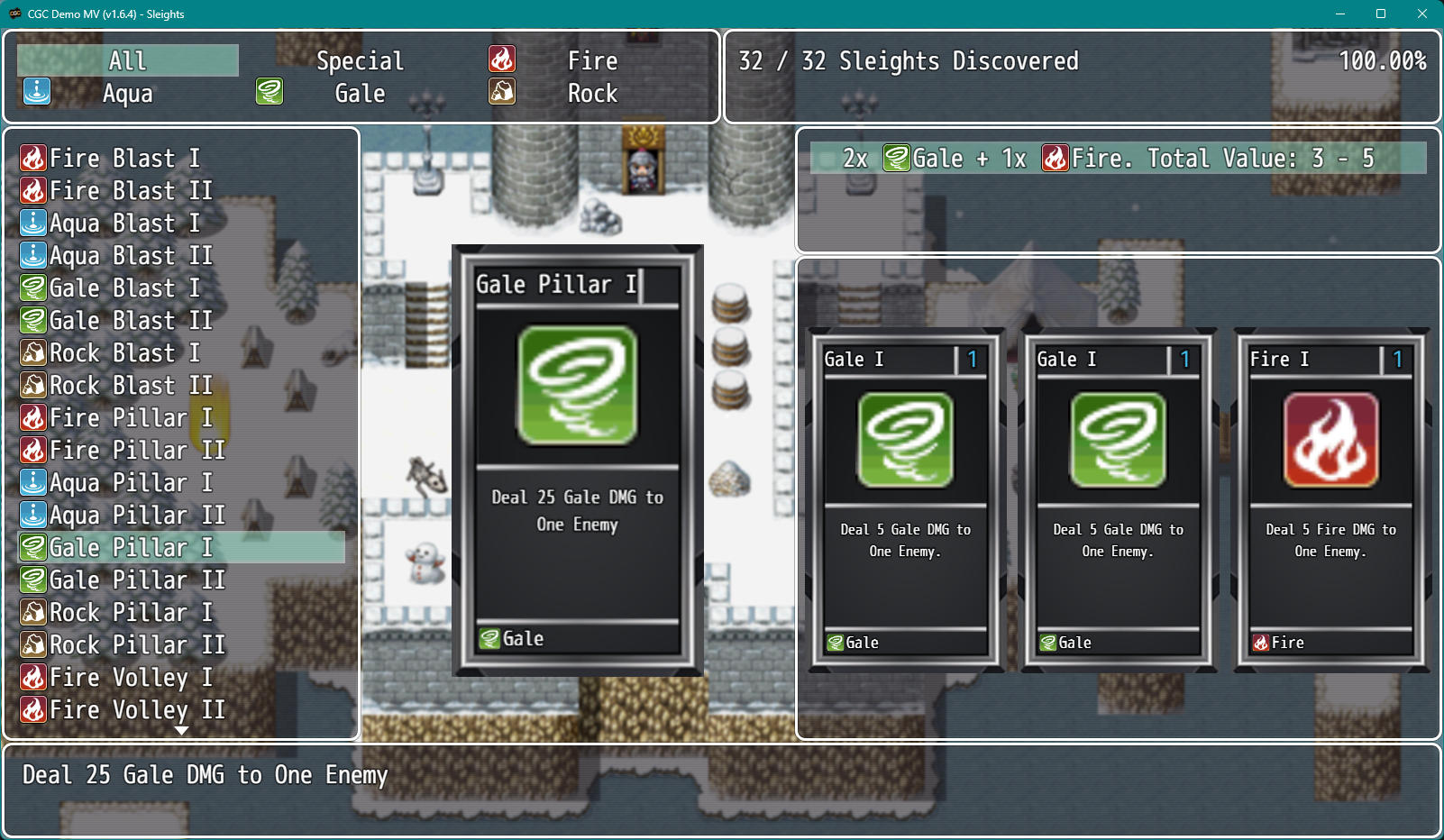The image size is (1444, 840).
Task: Close the game window
Action: [1422, 14]
